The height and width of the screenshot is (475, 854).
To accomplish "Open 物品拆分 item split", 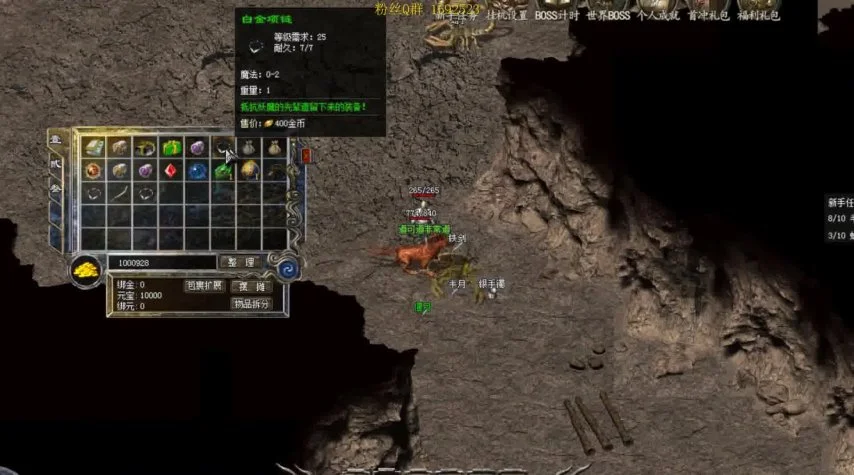I will (x=251, y=304).
